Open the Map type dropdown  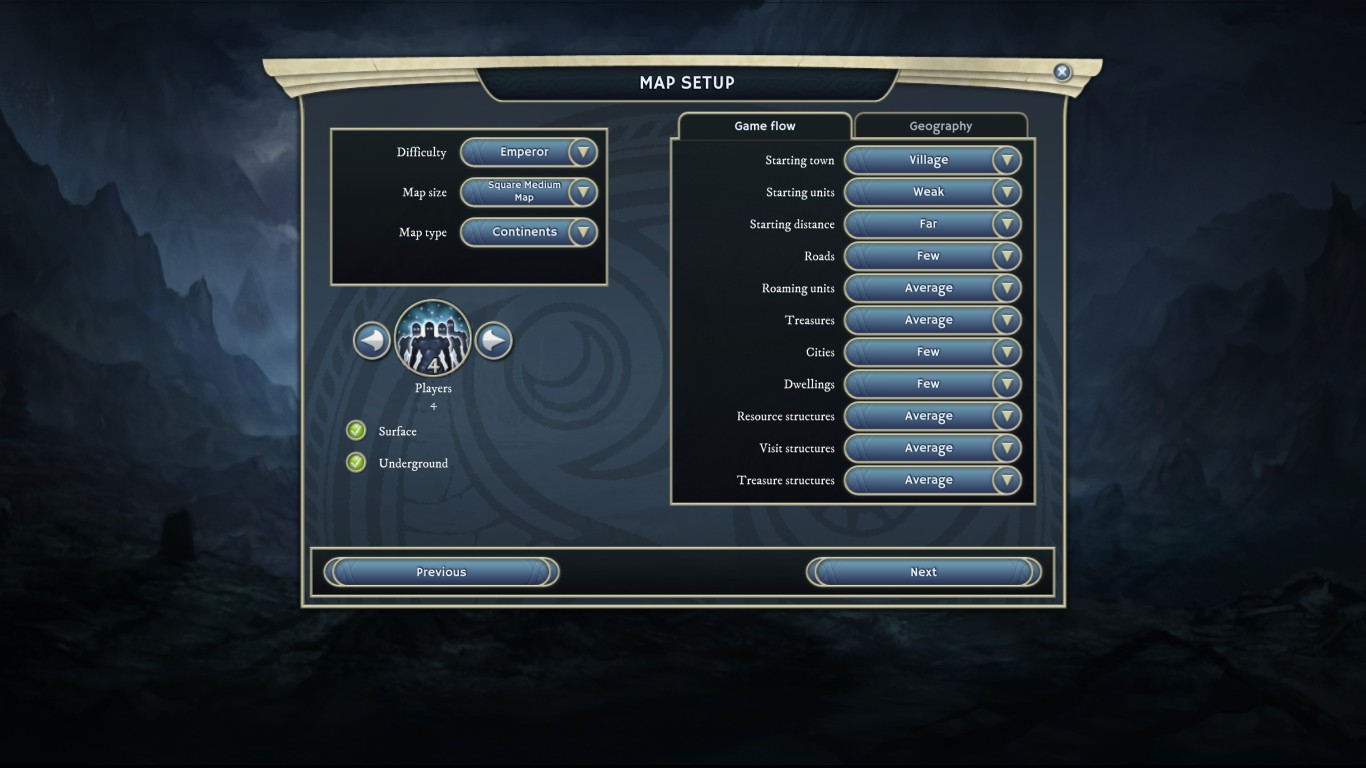[528, 232]
